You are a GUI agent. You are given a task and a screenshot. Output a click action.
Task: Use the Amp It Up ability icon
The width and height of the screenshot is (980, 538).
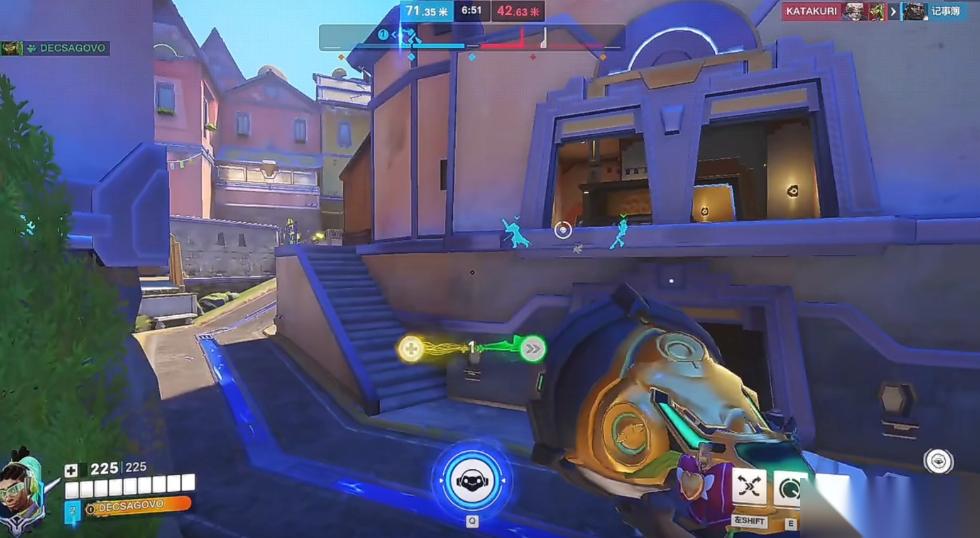(790, 488)
